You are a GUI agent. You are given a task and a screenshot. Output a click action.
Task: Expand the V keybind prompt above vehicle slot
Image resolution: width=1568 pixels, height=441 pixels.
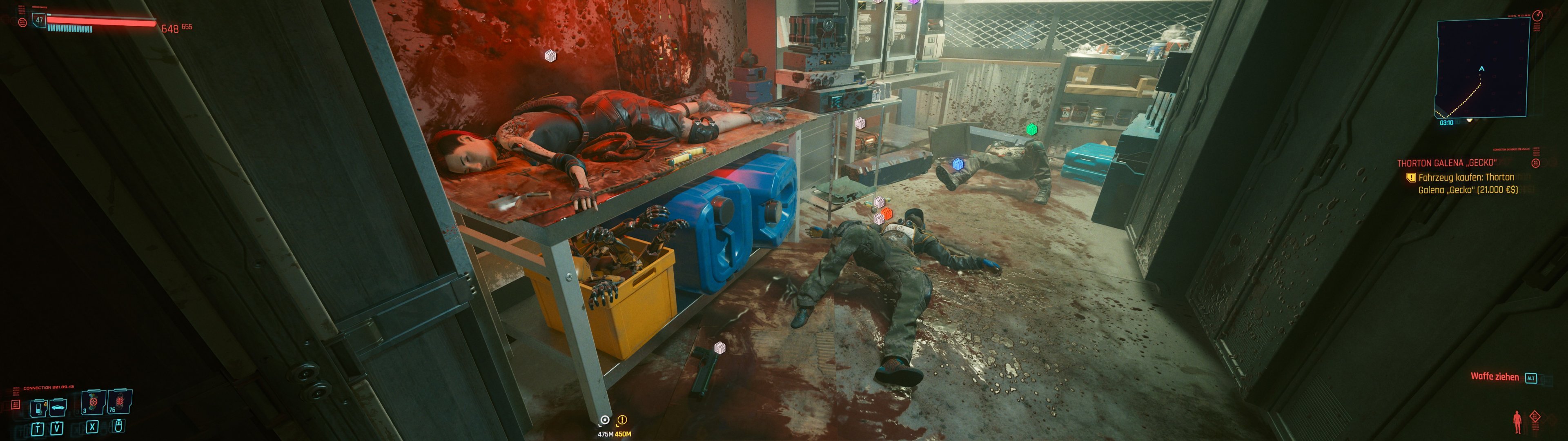tap(57, 429)
